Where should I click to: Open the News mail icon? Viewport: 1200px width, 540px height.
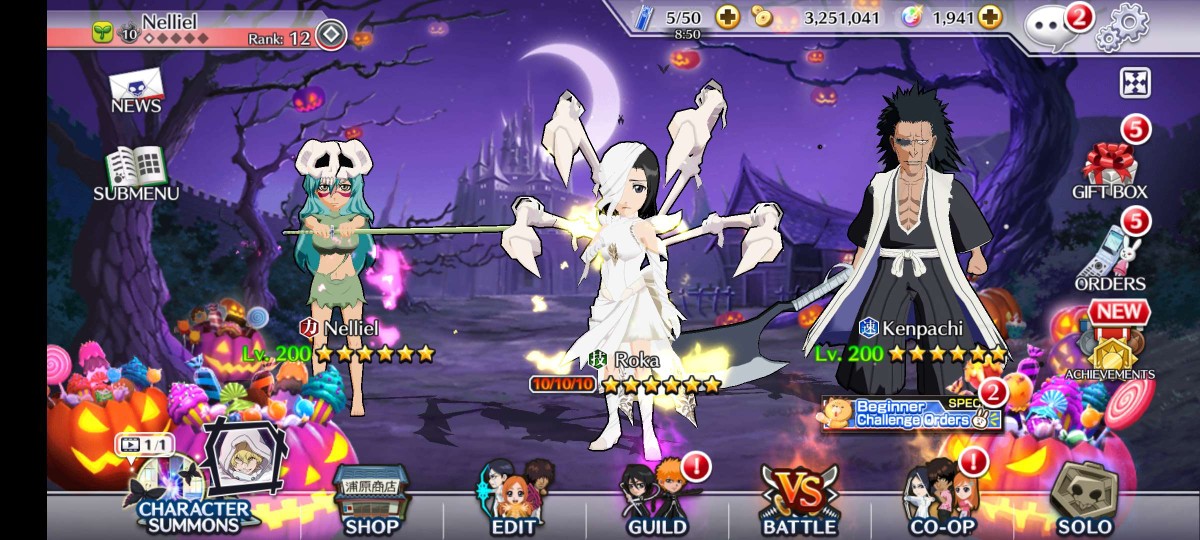point(136,90)
